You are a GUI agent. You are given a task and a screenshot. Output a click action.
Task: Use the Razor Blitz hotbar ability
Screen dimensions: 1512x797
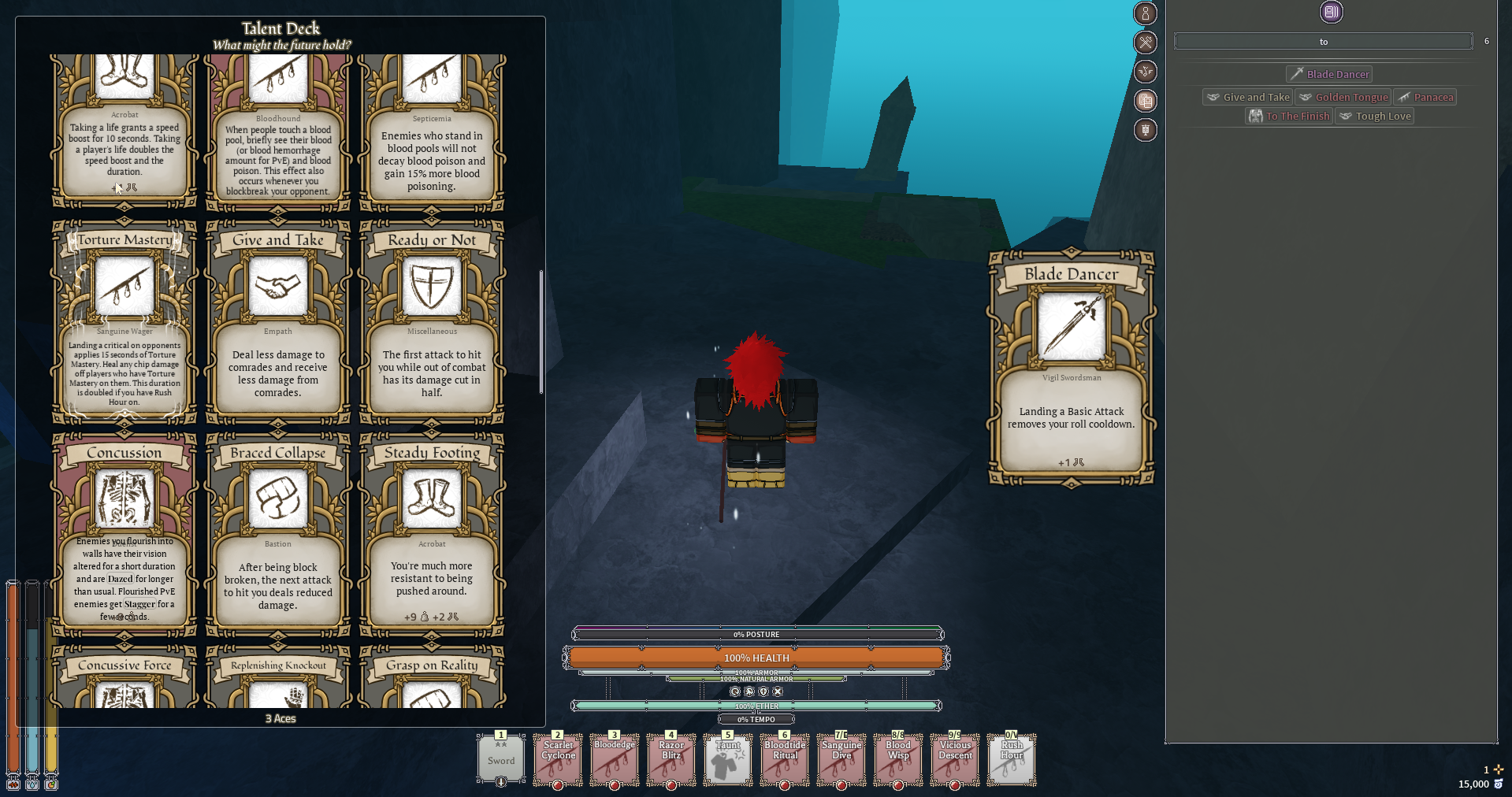click(x=671, y=759)
